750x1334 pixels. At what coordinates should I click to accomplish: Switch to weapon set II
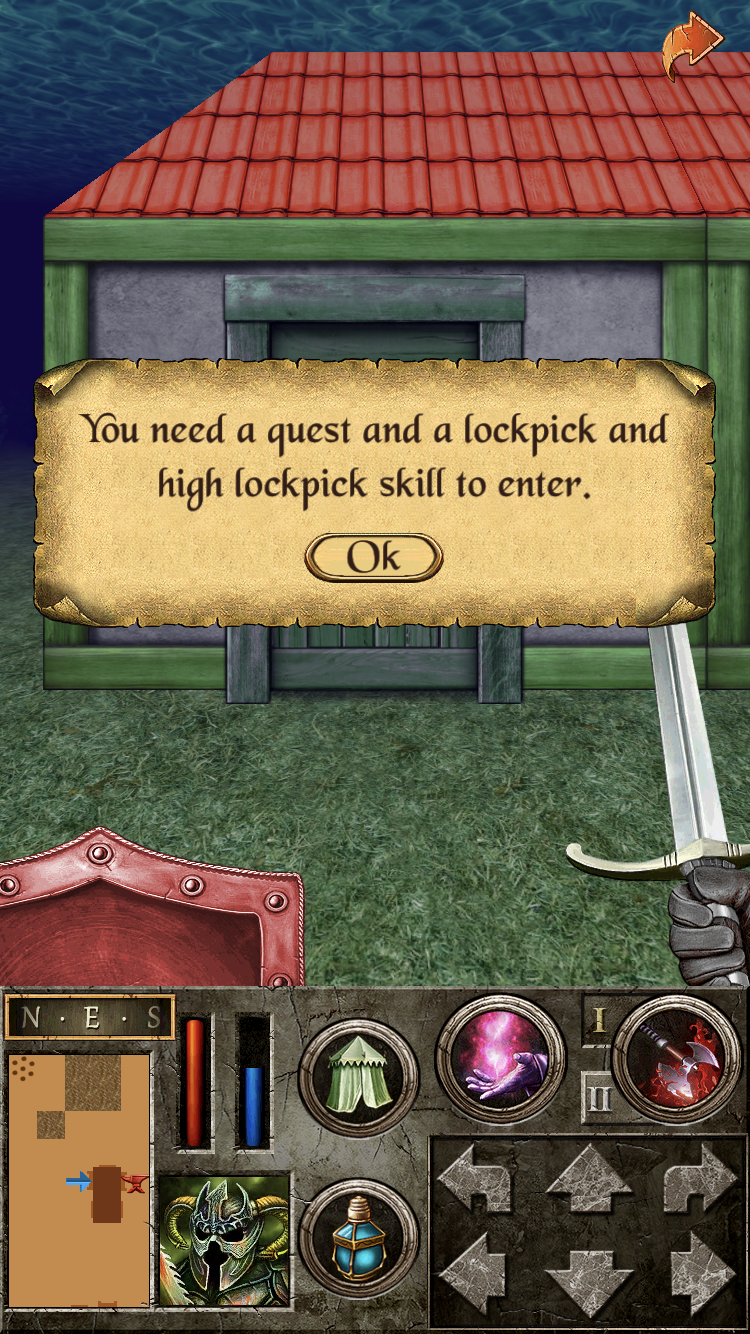(x=599, y=1099)
